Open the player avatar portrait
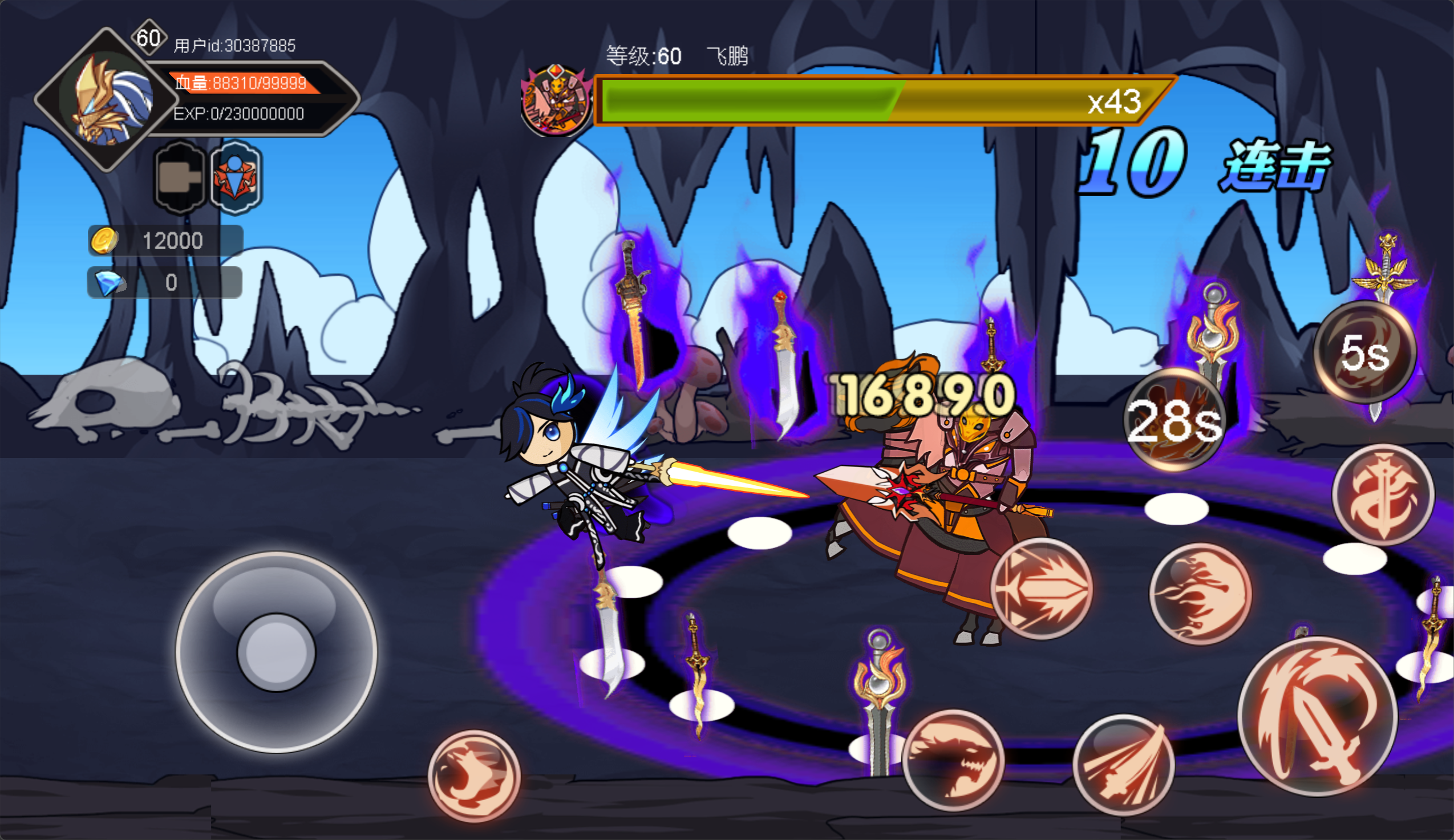This screenshot has height=840, width=1454. (107, 99)
